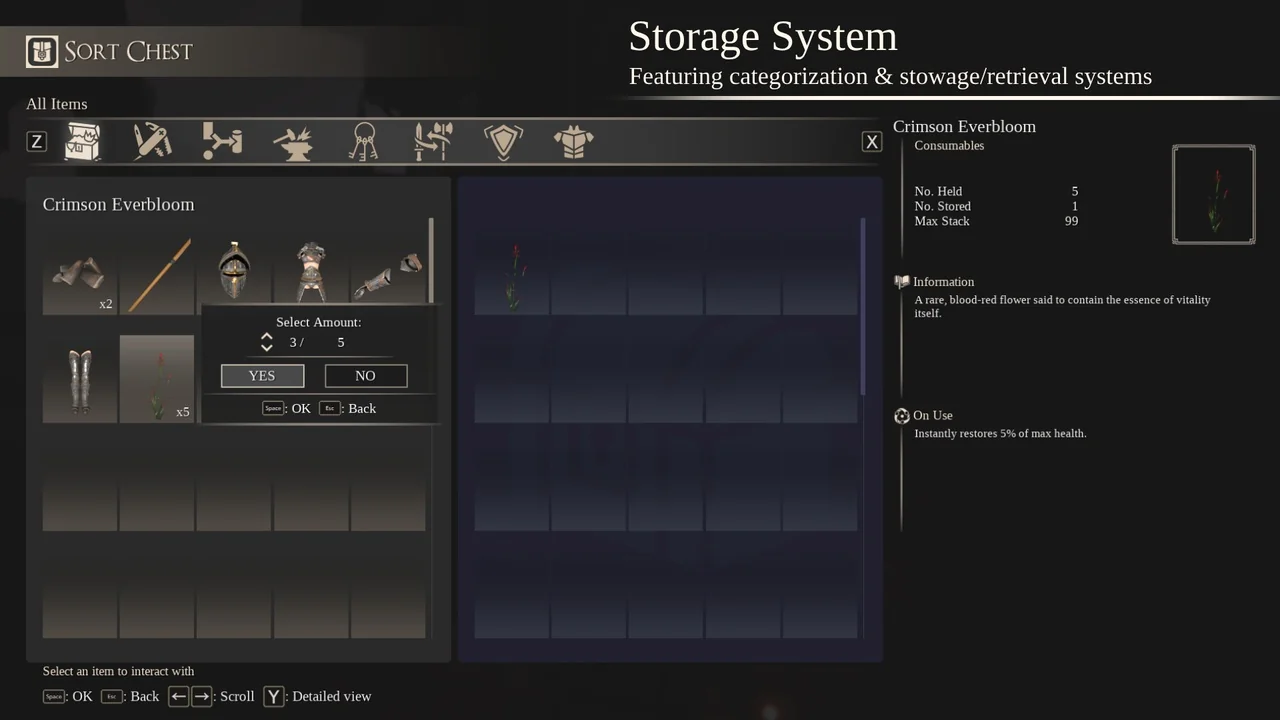Open the materials category icon
Image resolution: width=1280 pixels, height=720 pixels.
pyautogui.click(x=222, y=141)
